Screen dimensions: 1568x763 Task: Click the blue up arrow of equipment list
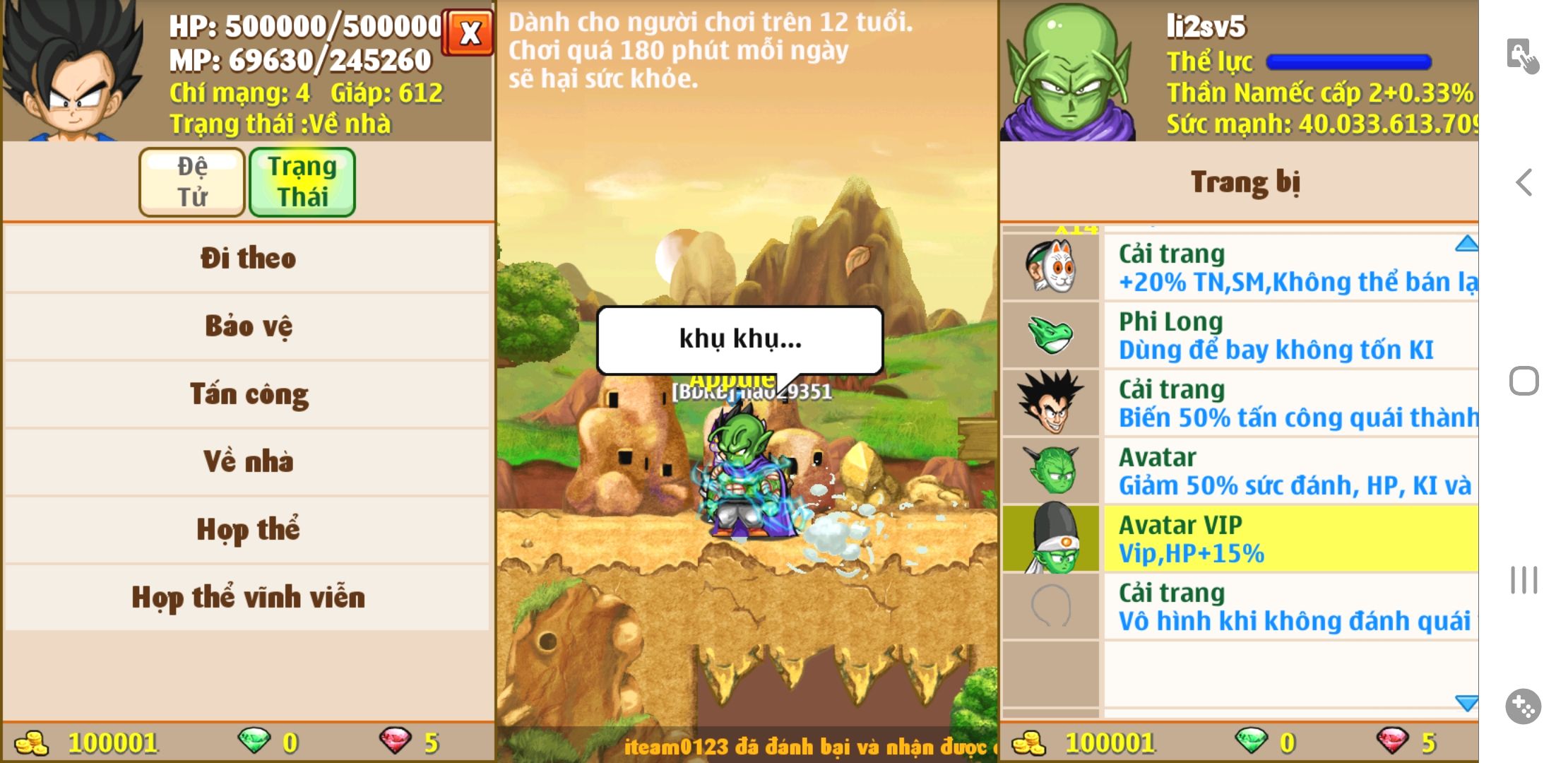click(x=1466, y=244)
